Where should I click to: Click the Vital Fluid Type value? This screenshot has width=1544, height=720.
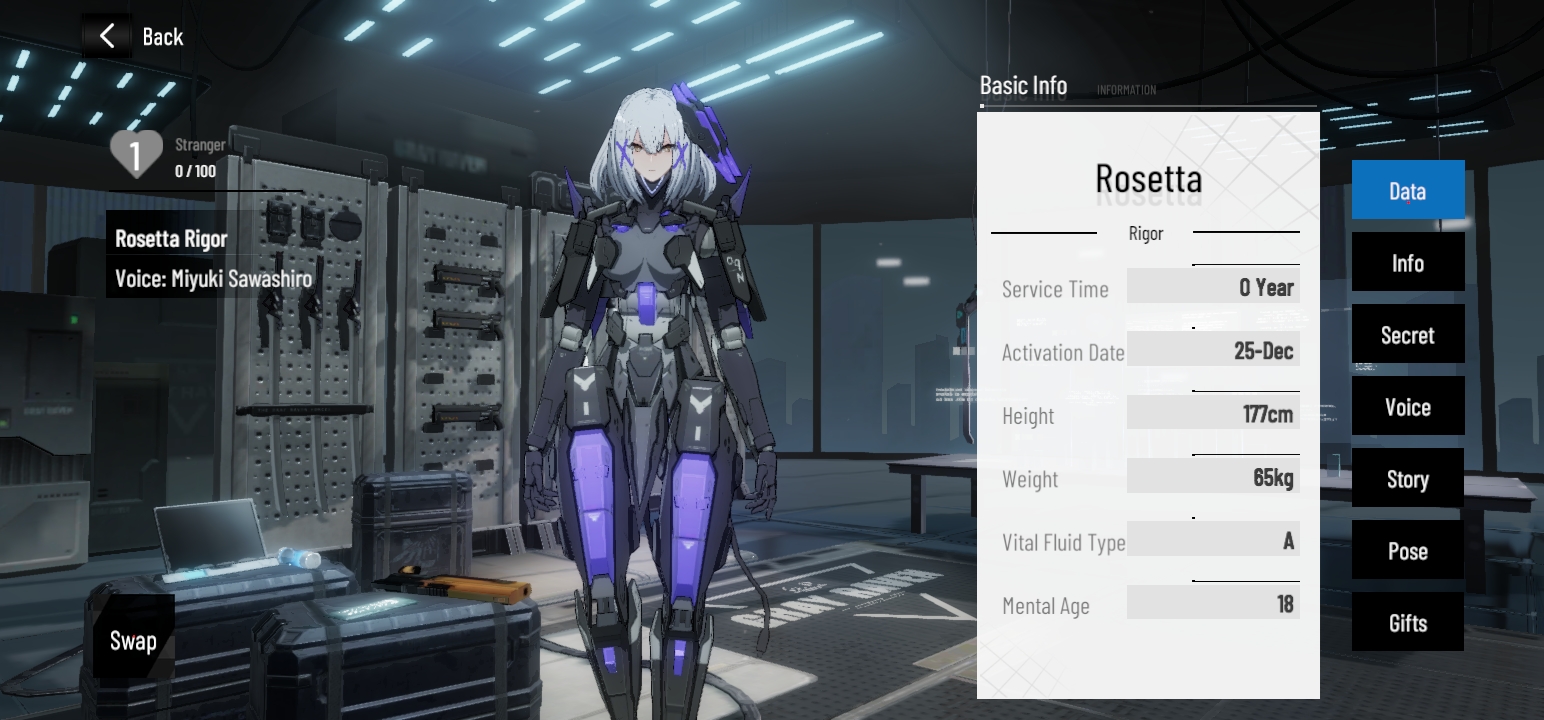pyautogui.click(x=1213, y=540)
